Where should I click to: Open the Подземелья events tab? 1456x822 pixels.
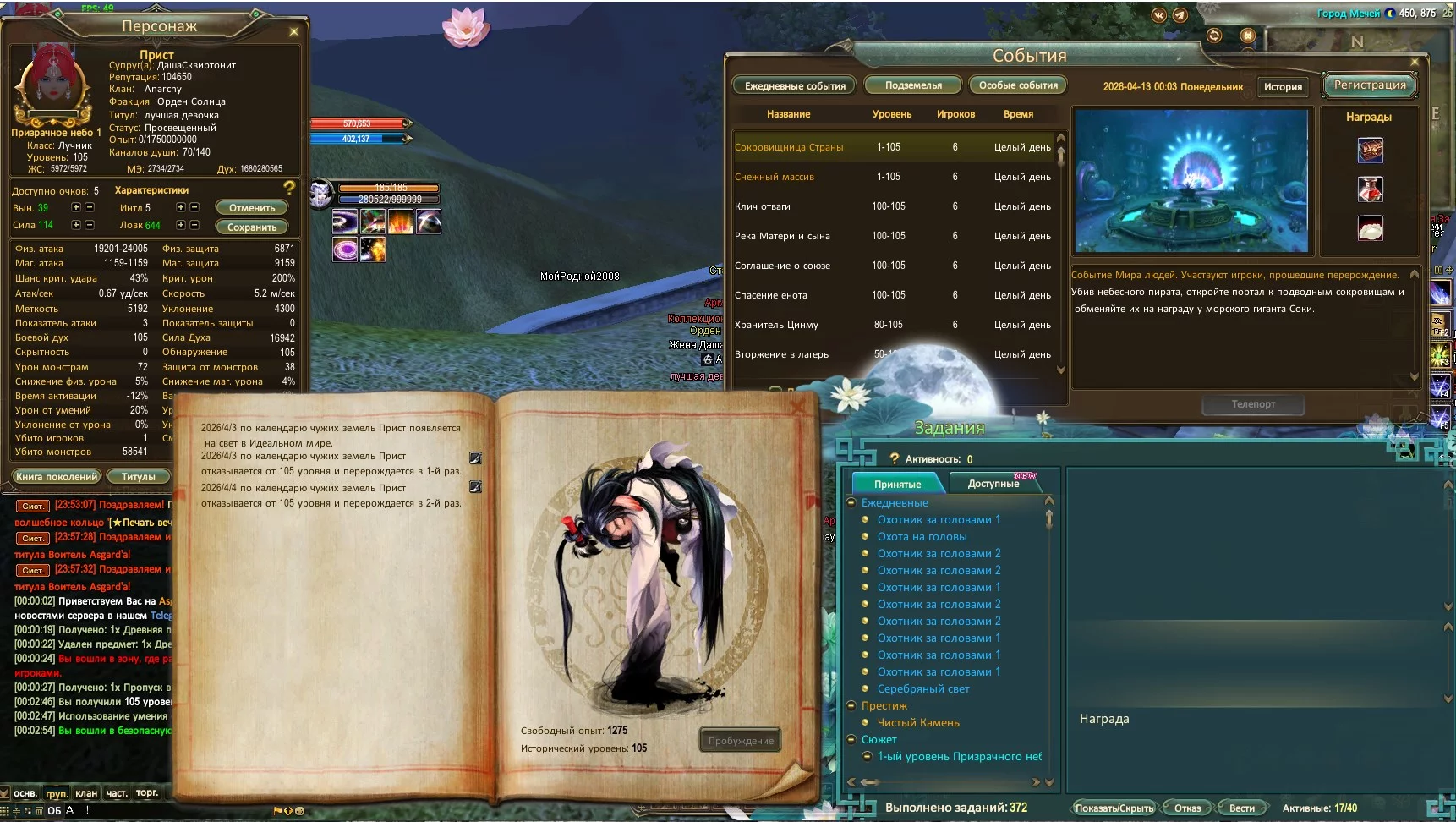click(913, 85)
